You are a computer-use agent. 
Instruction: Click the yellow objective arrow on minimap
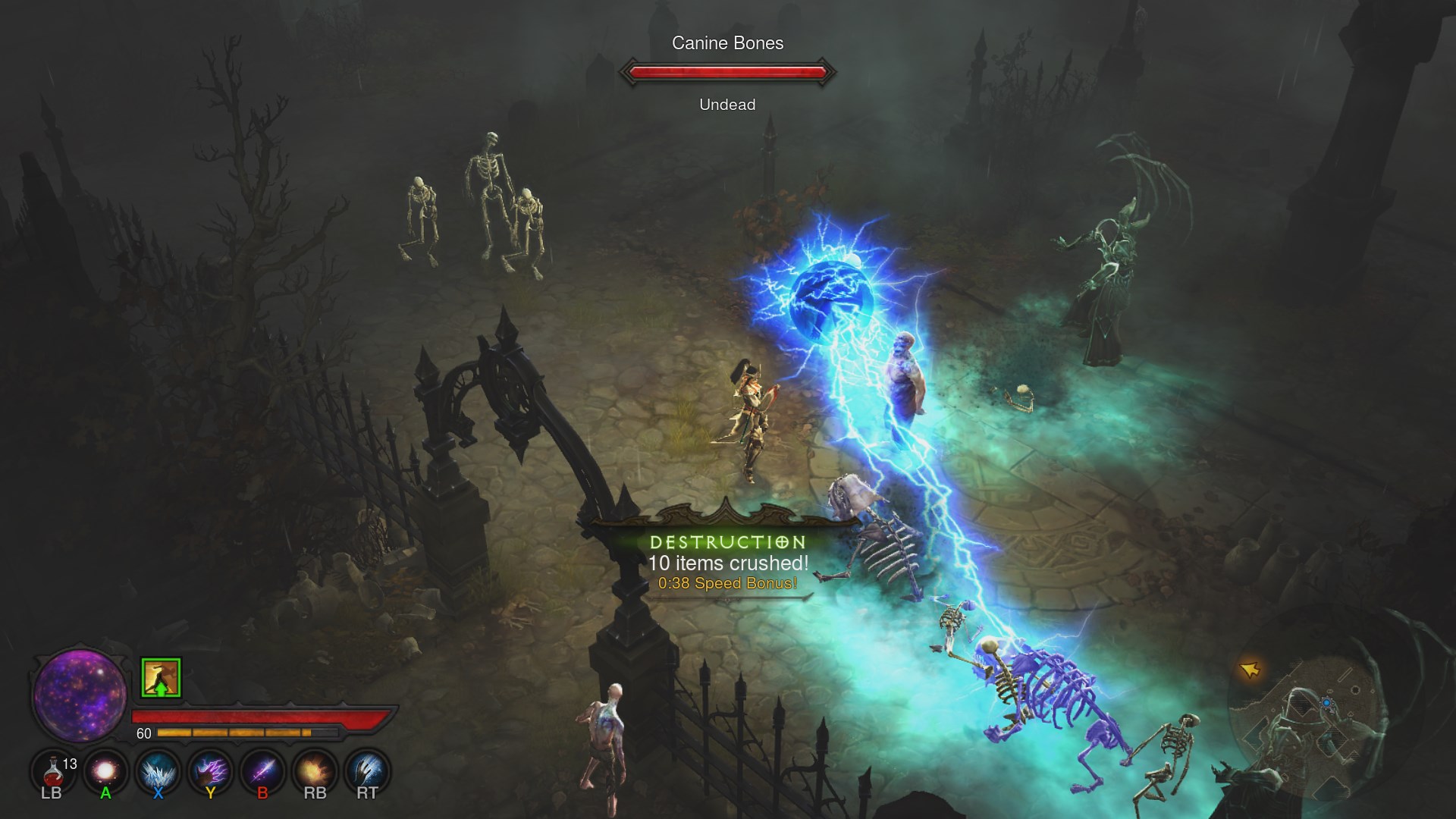[x=1250, y=670]
